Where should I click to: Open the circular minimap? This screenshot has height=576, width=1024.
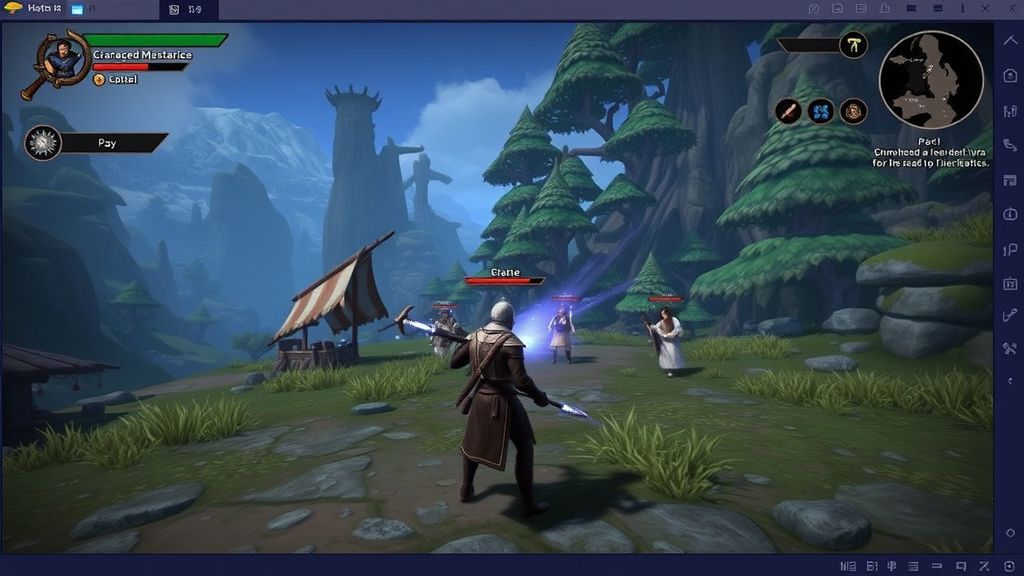tap(930, 78)
